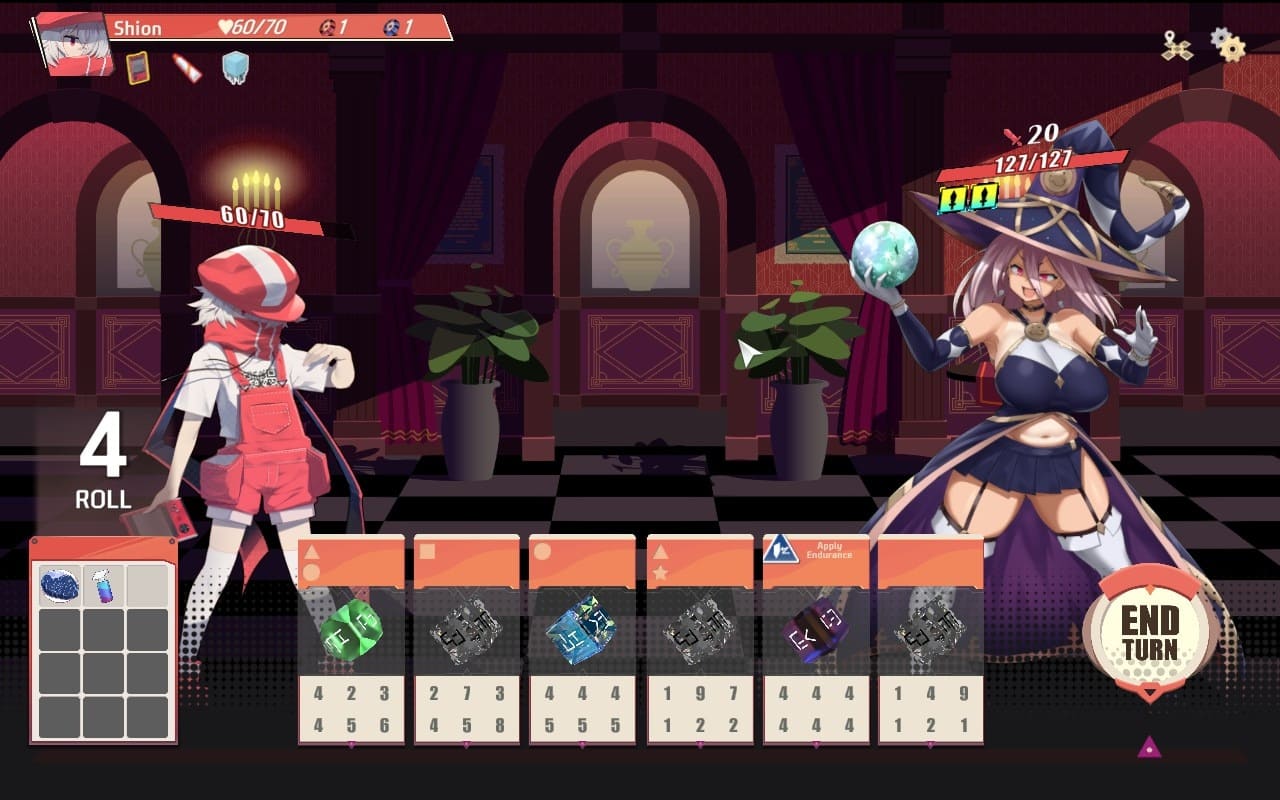The image size is (1280, 800).
Task: Use the blue glitter item in inventory
Action: click(x=60, y=585)
